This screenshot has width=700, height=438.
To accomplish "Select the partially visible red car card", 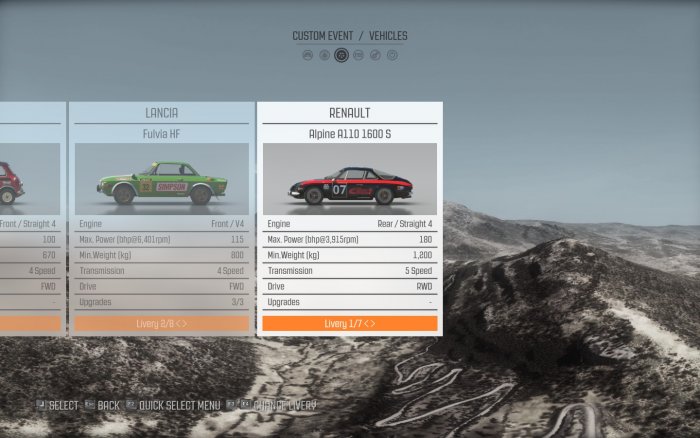I will click(x=30, y=220).
